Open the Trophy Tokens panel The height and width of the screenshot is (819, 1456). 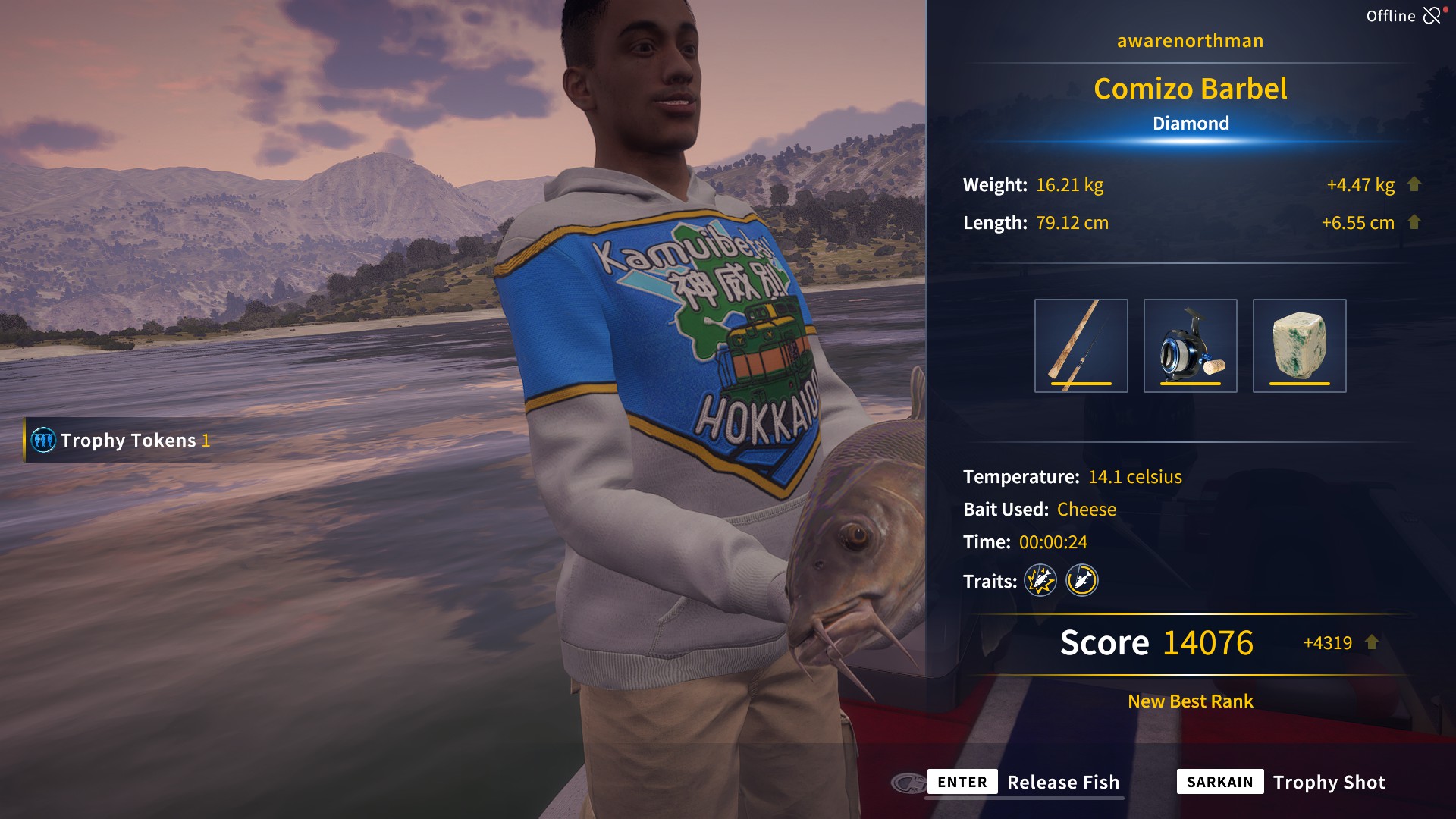[x=121, y=440]
